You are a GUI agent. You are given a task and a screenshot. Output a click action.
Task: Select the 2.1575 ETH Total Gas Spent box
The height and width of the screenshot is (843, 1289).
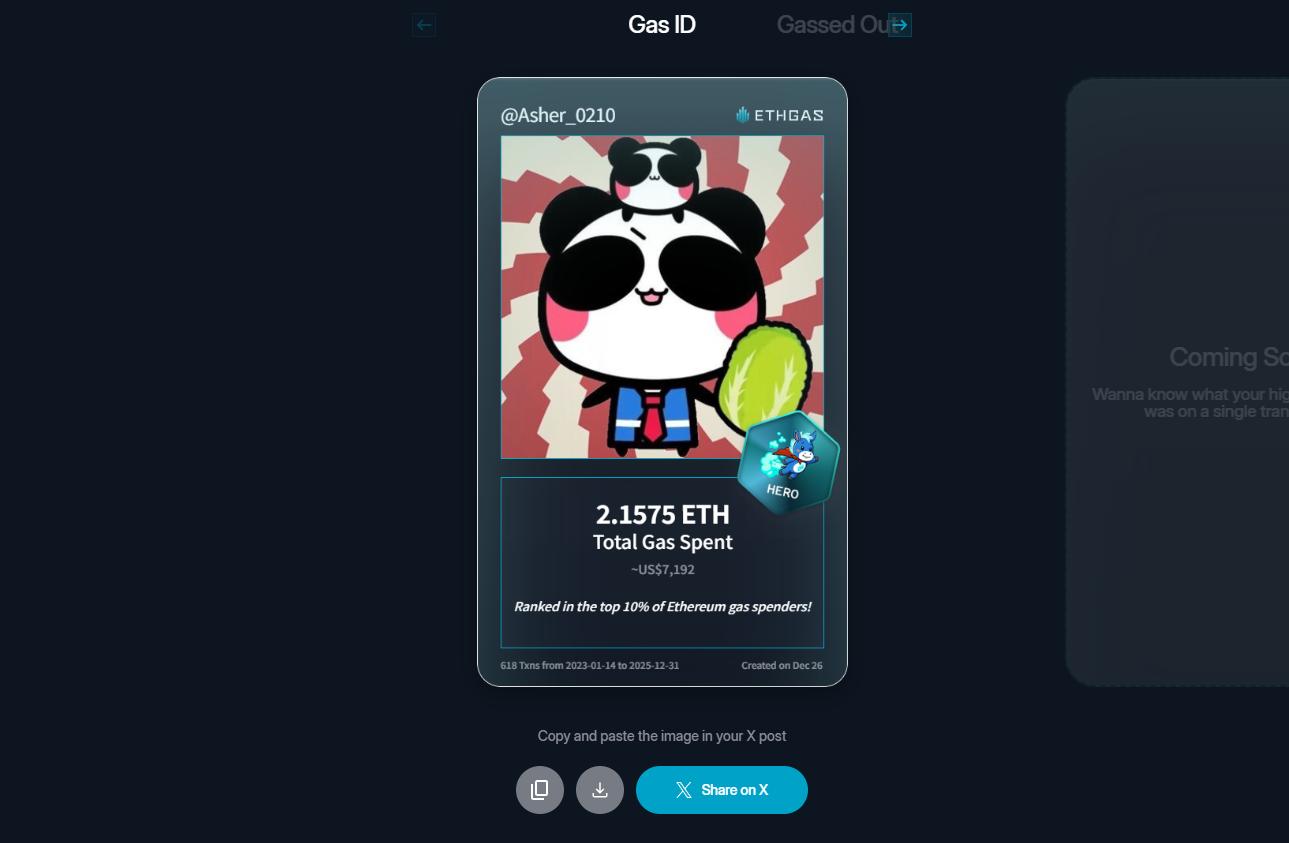tap(662, 562)
